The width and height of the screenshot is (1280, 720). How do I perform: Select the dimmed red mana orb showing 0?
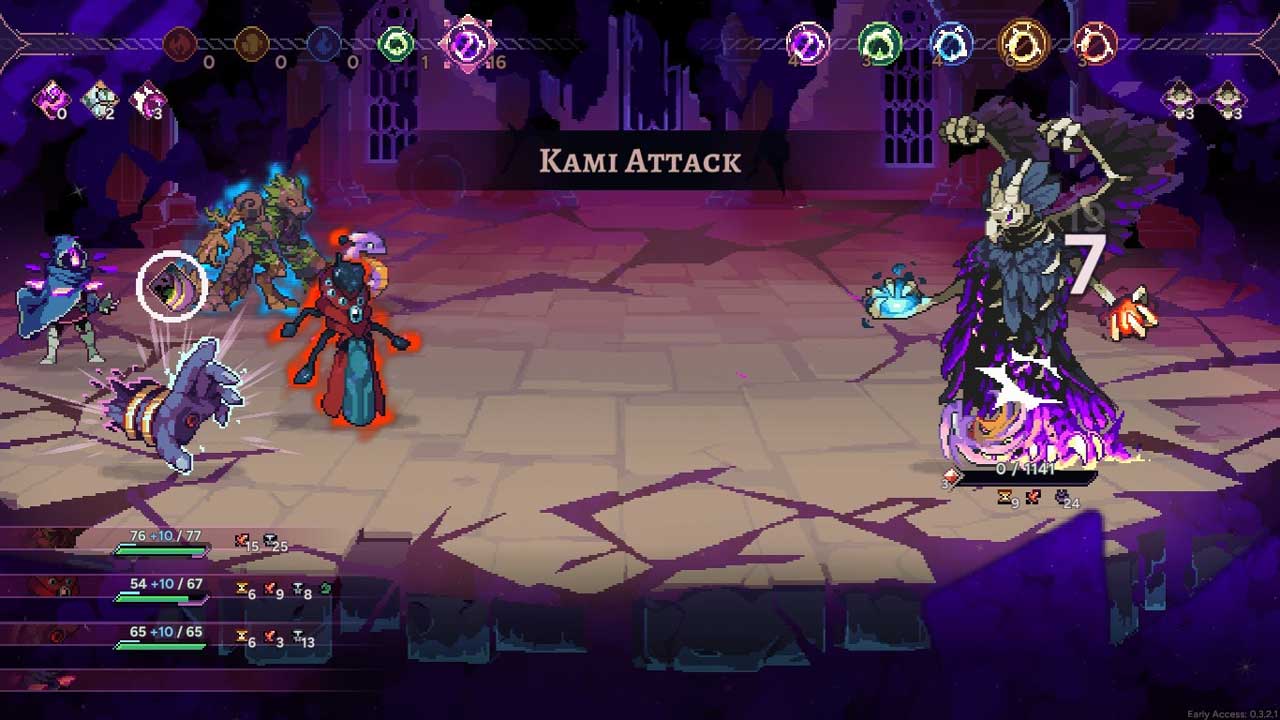[180, 44]
